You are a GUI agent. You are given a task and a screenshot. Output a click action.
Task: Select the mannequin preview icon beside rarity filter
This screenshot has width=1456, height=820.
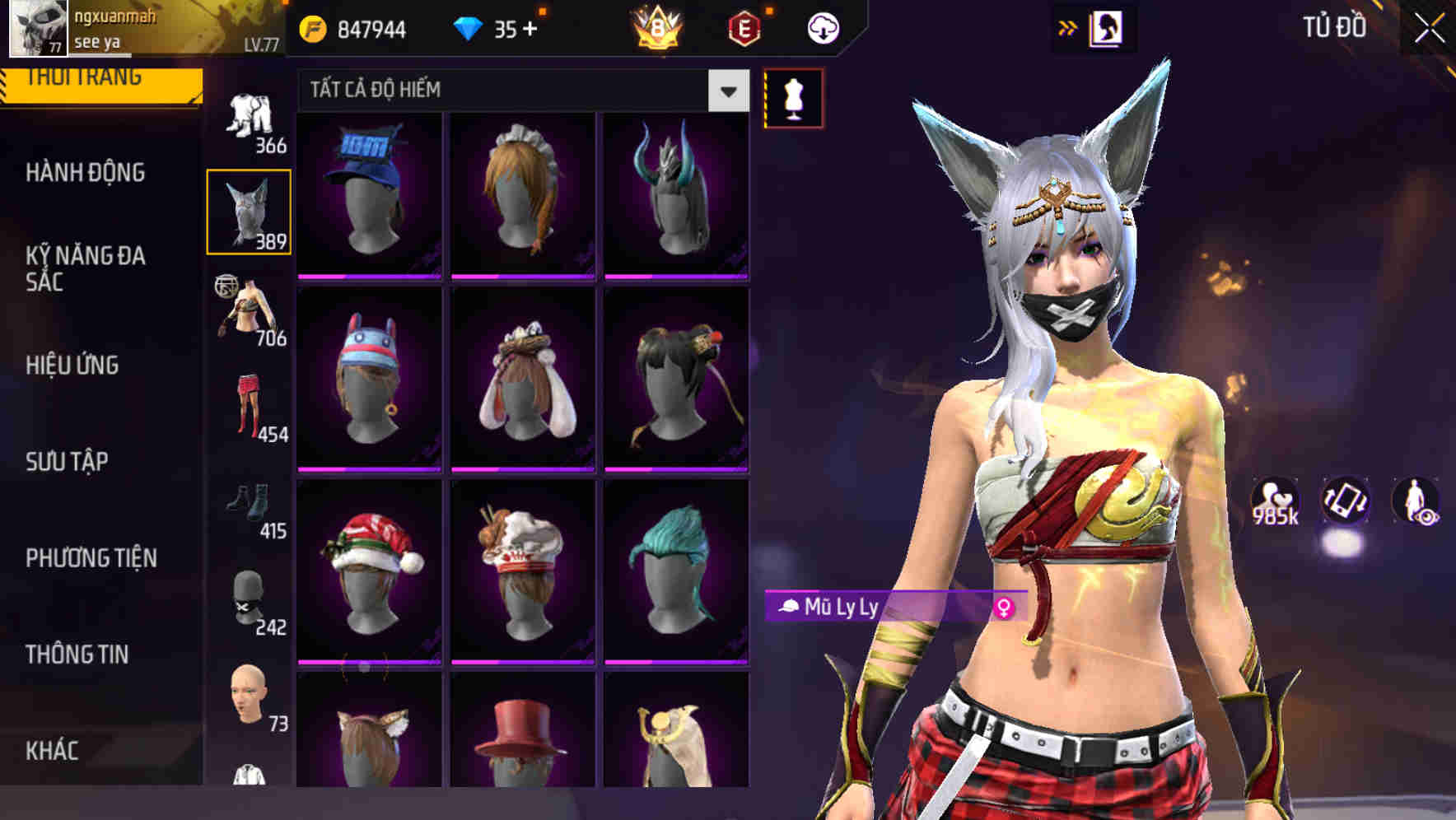click(x=792, y=96)
